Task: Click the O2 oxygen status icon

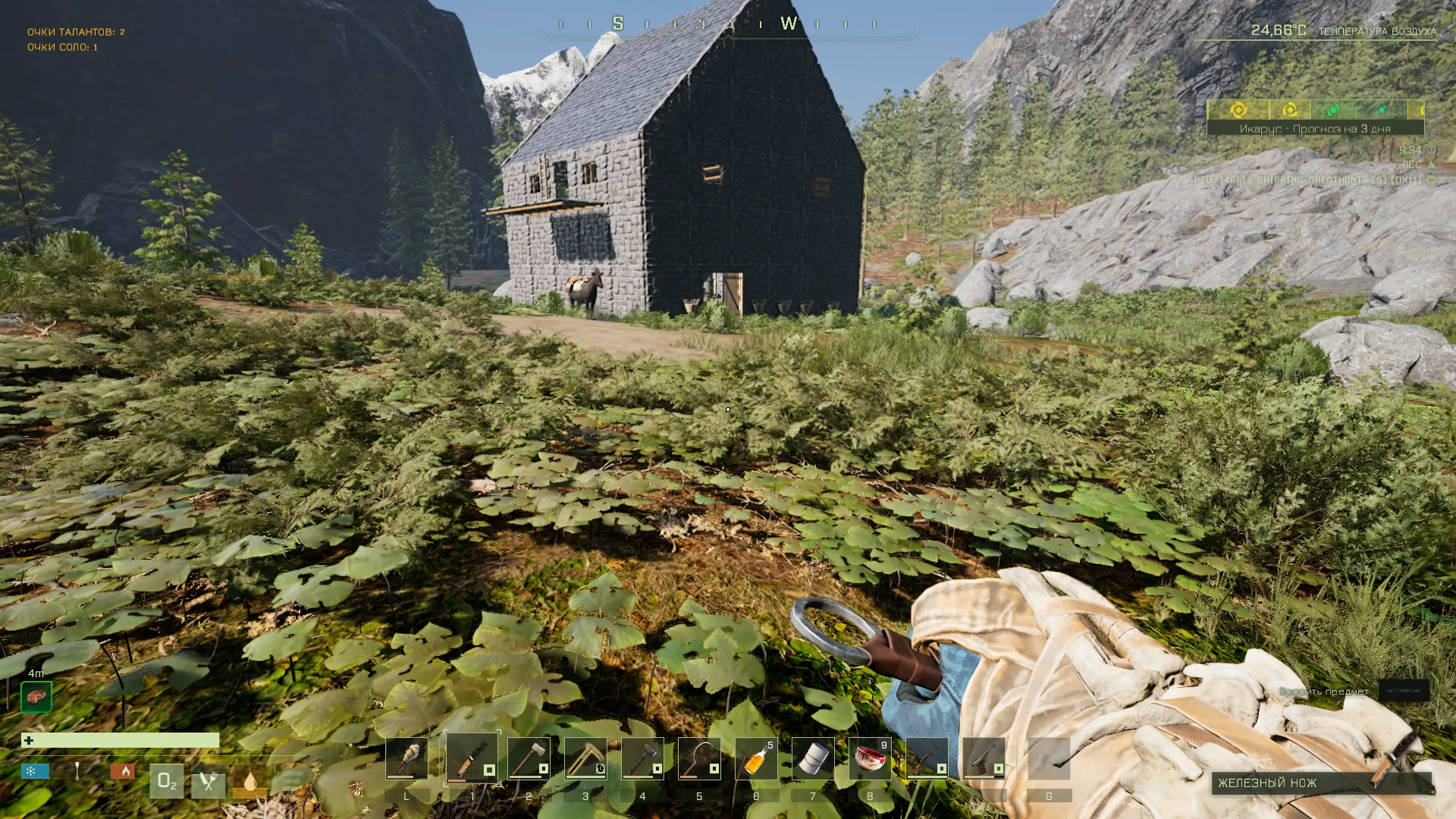Action: (167, 782)
